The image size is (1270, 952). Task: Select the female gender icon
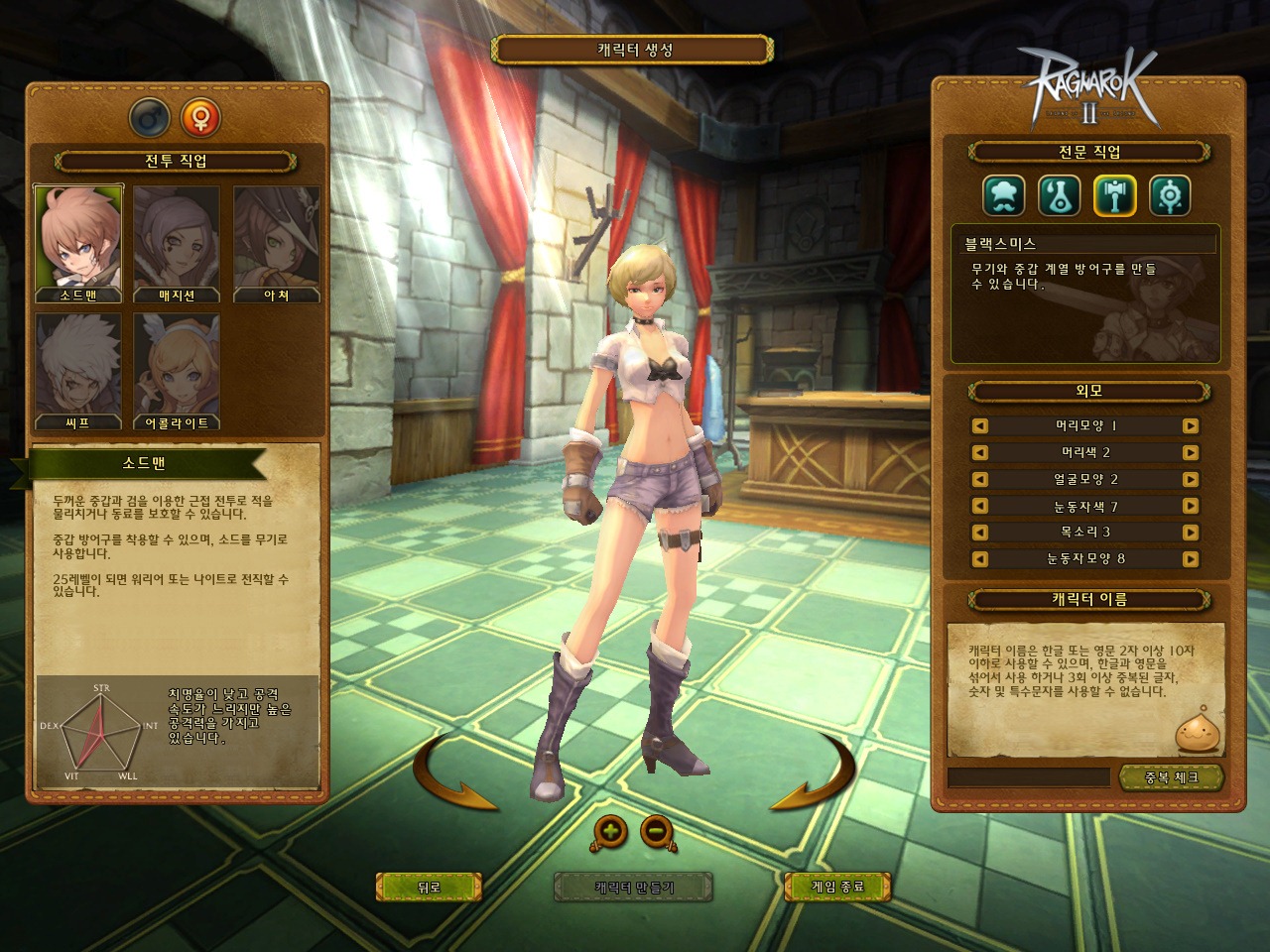[200, 118]
